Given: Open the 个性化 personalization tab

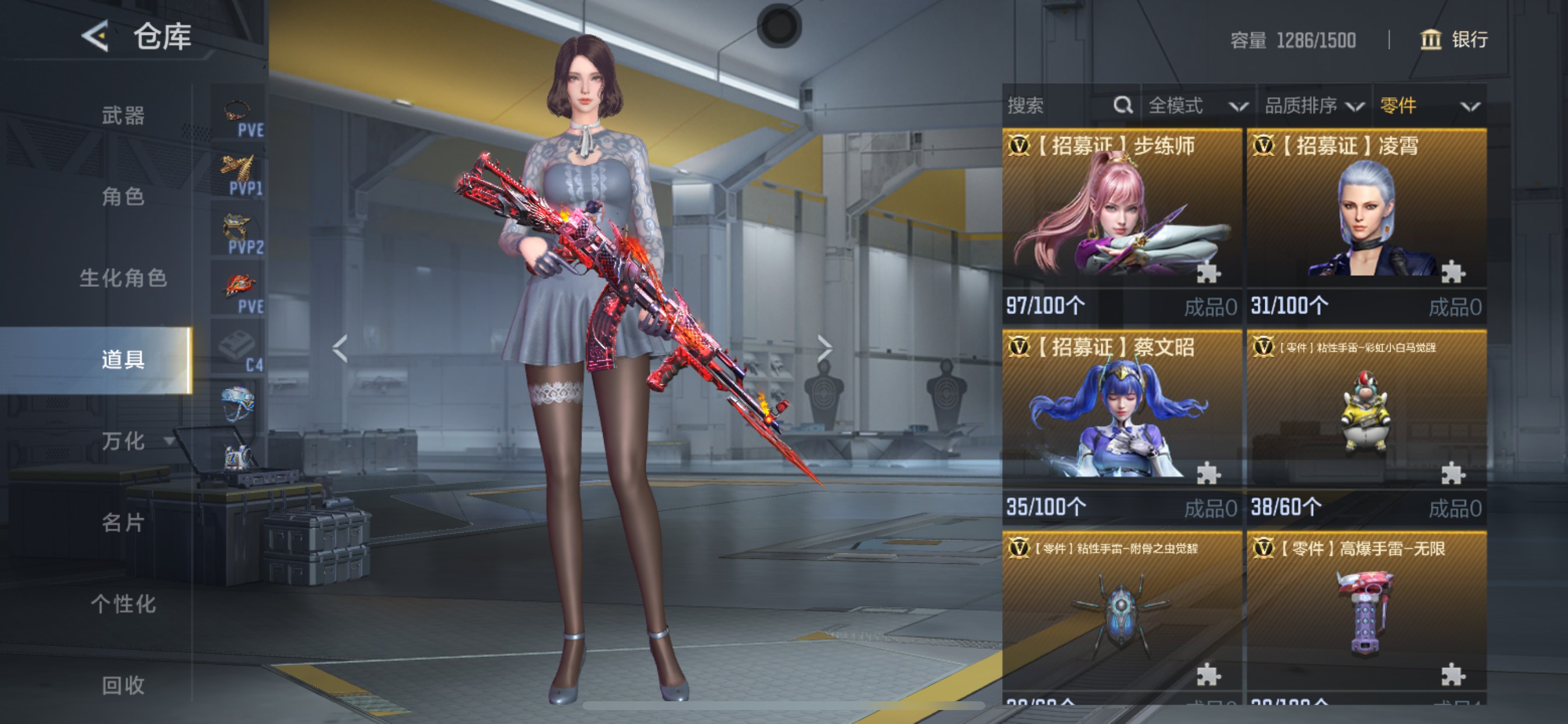Looking at the screenshot, I should [123, 603].
